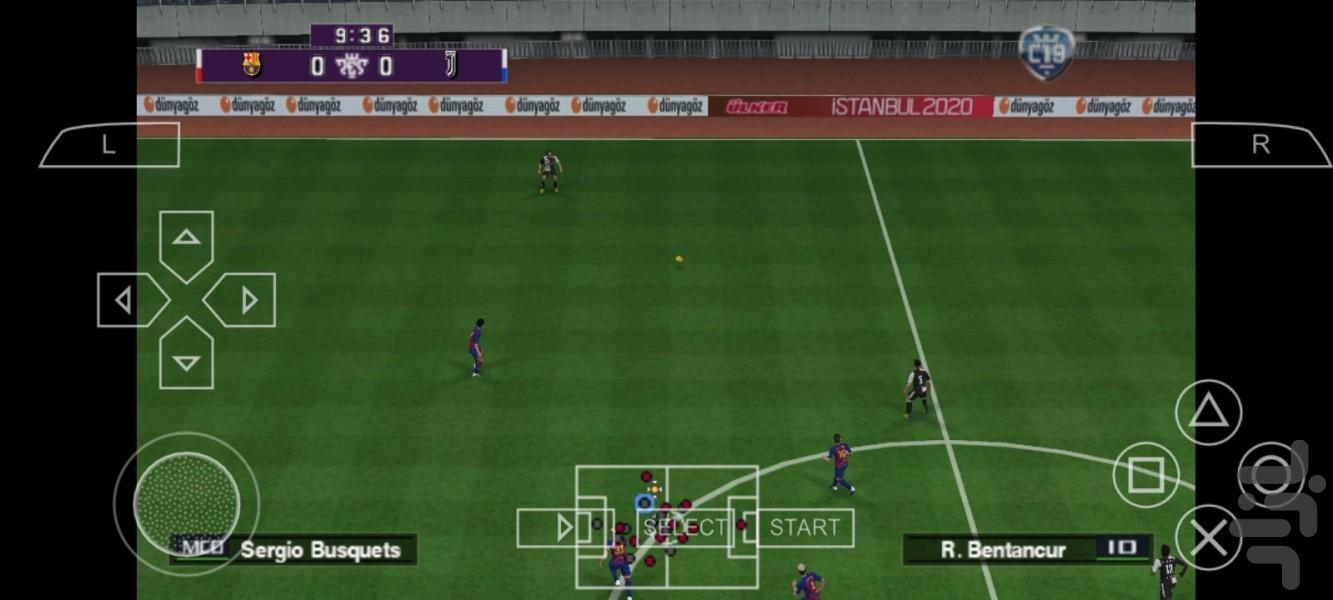The width and height of the screenshot is (1333, 600).
Task: Tap the R shoulder button
Action: pyautogui.click(x=1261, y=145)
